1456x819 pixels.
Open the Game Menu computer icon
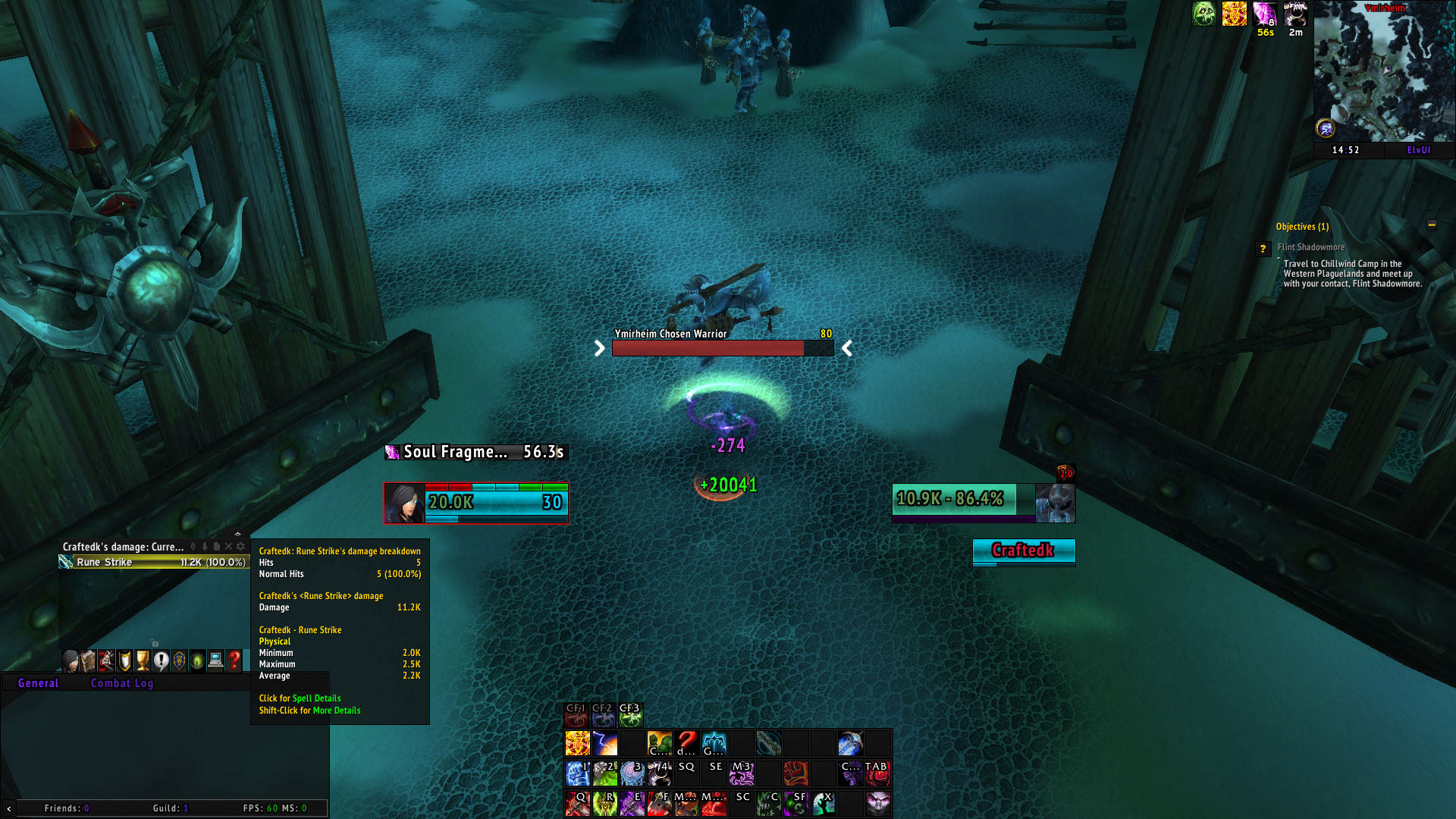215,660
